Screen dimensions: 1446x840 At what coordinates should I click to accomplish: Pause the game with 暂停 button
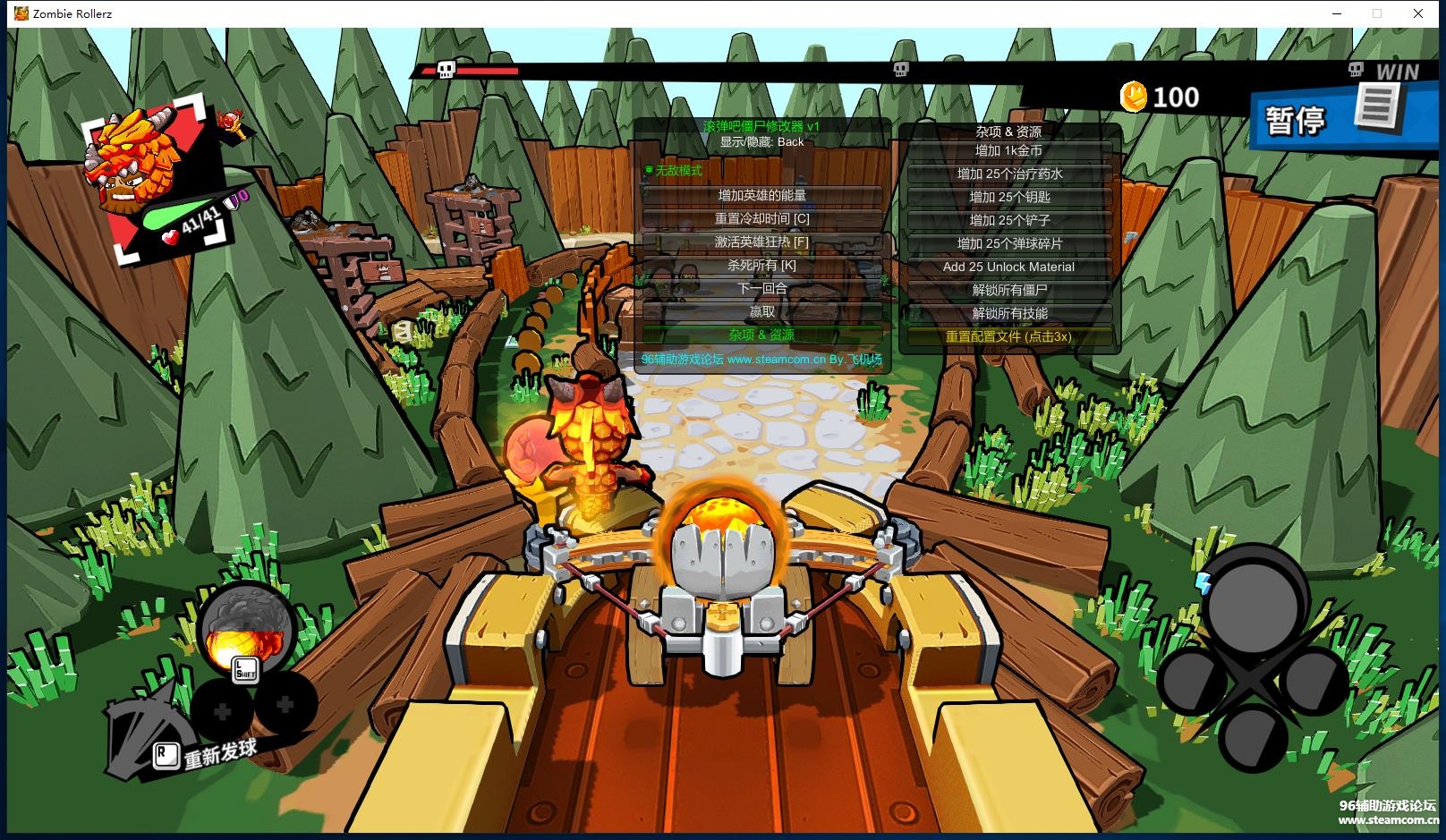[1294, 119]
